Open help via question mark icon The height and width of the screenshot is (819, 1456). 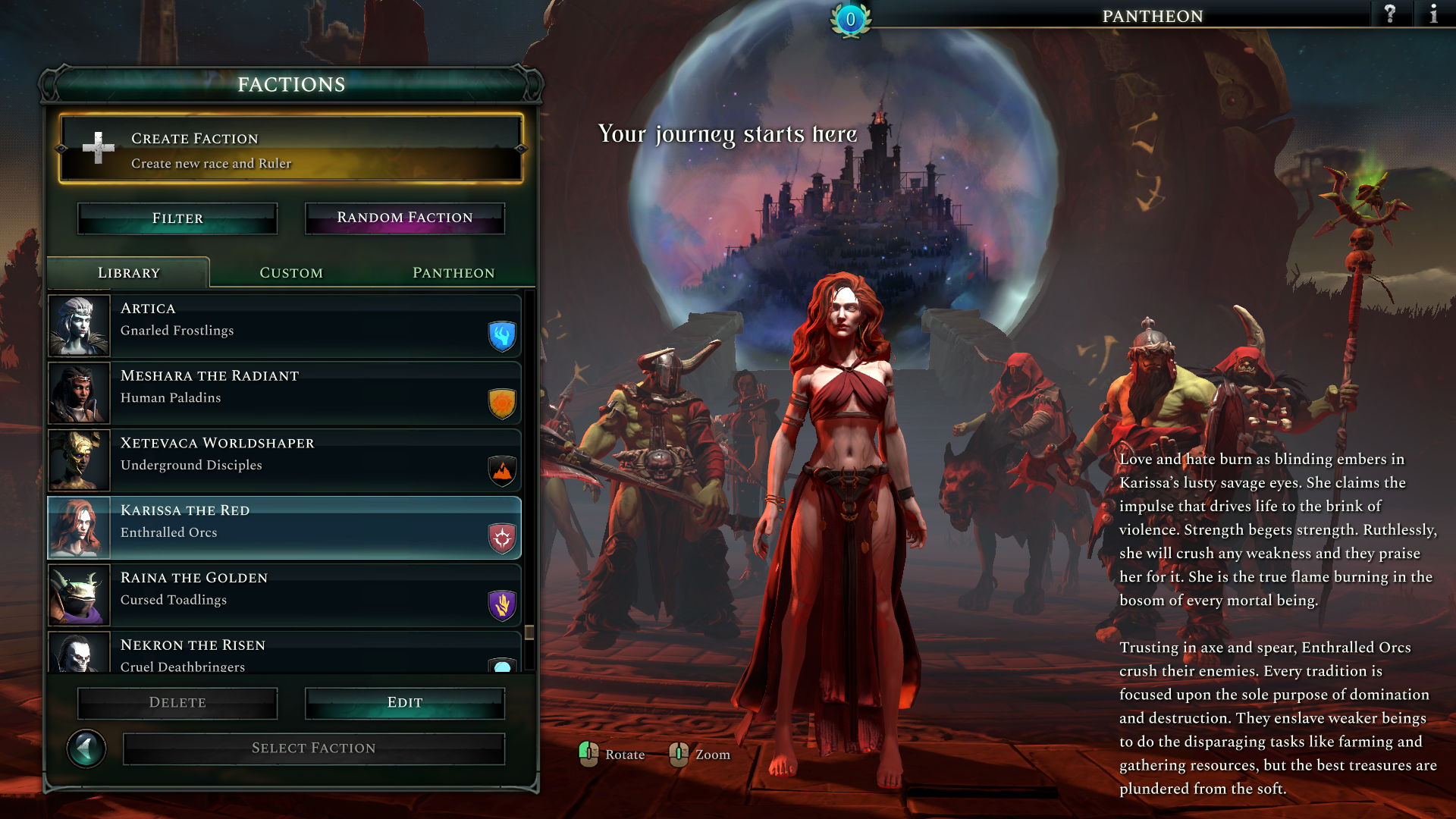click(1390, 14)
